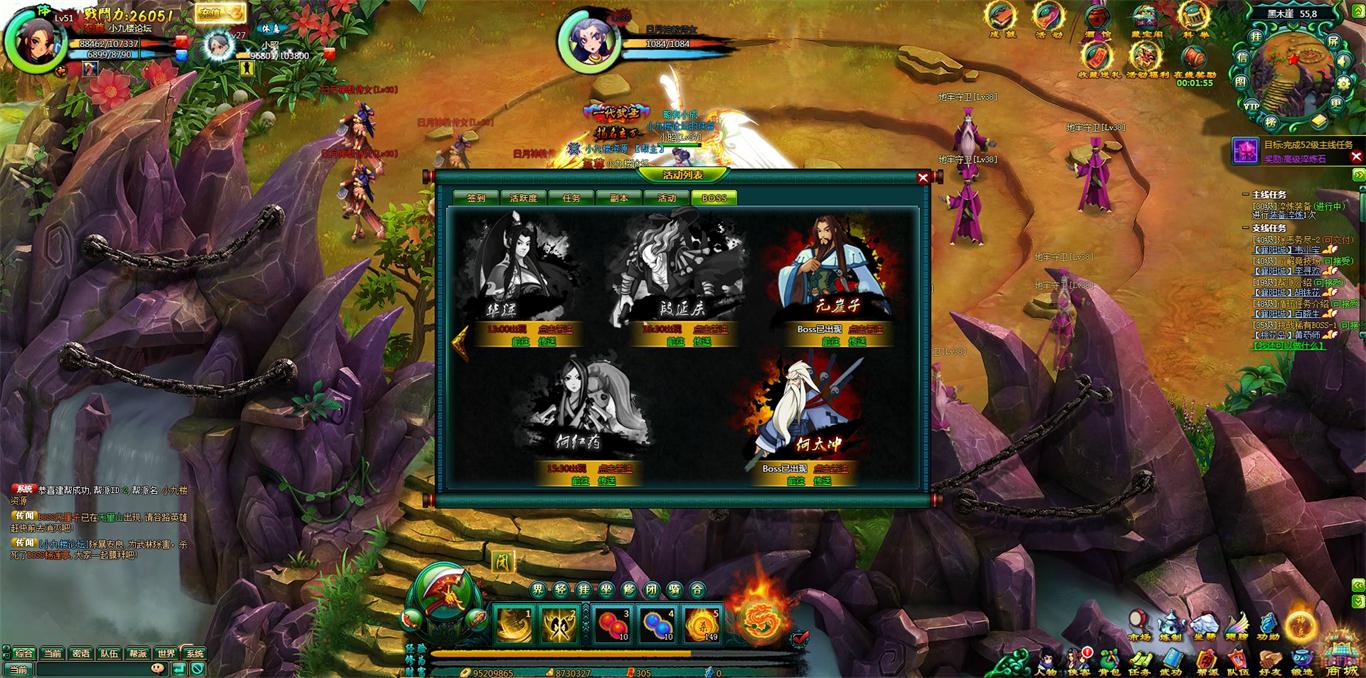
Task: Select the 副本 dungeon tab
Action: 619,198
